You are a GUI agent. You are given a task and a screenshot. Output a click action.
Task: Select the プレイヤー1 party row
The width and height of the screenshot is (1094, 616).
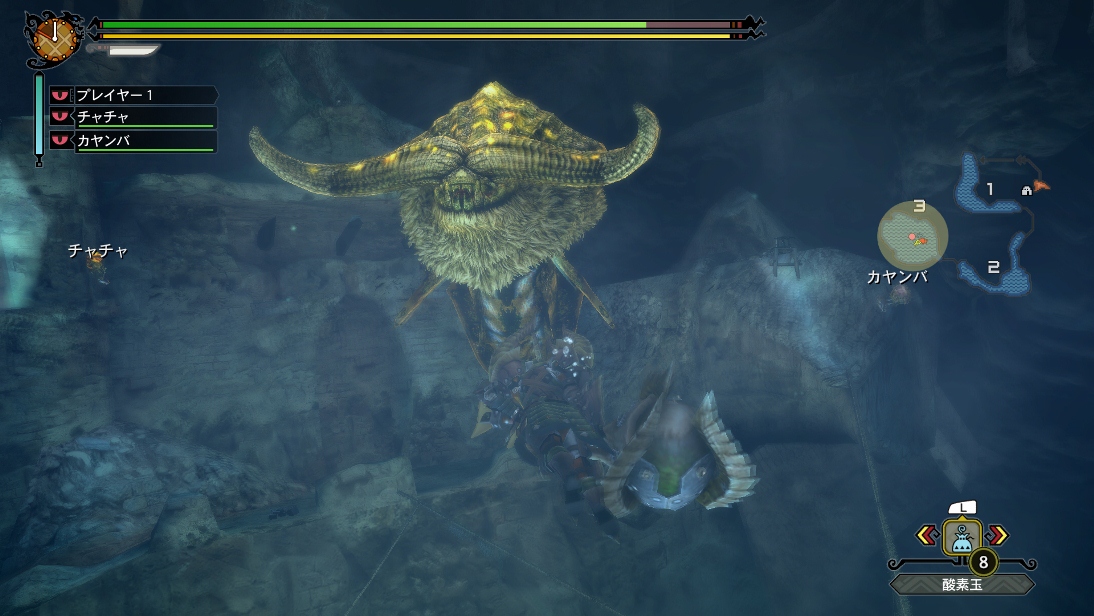[x=133, y=95]
